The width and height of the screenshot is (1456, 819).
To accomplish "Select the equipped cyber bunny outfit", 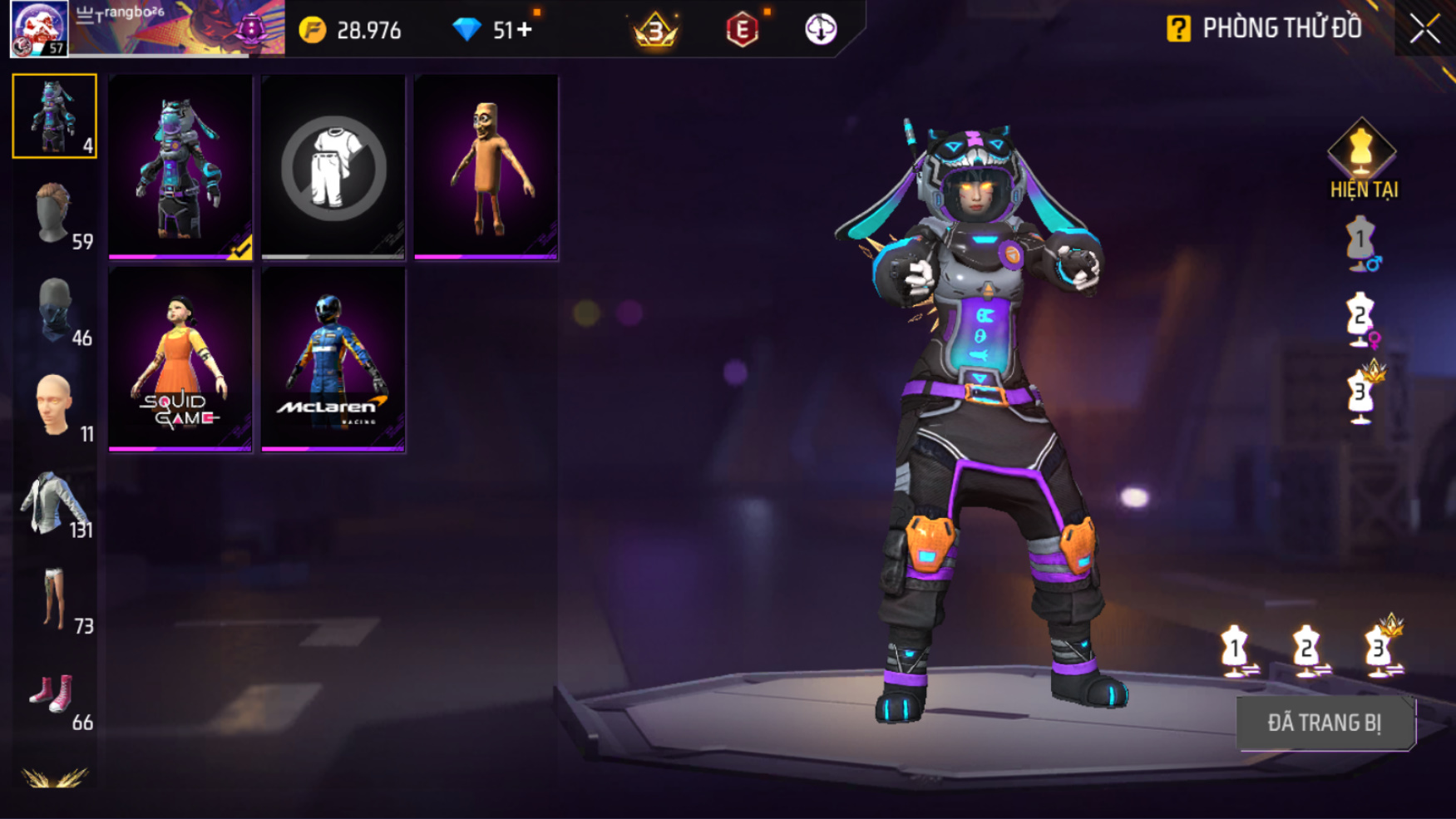I will [180, 167].
